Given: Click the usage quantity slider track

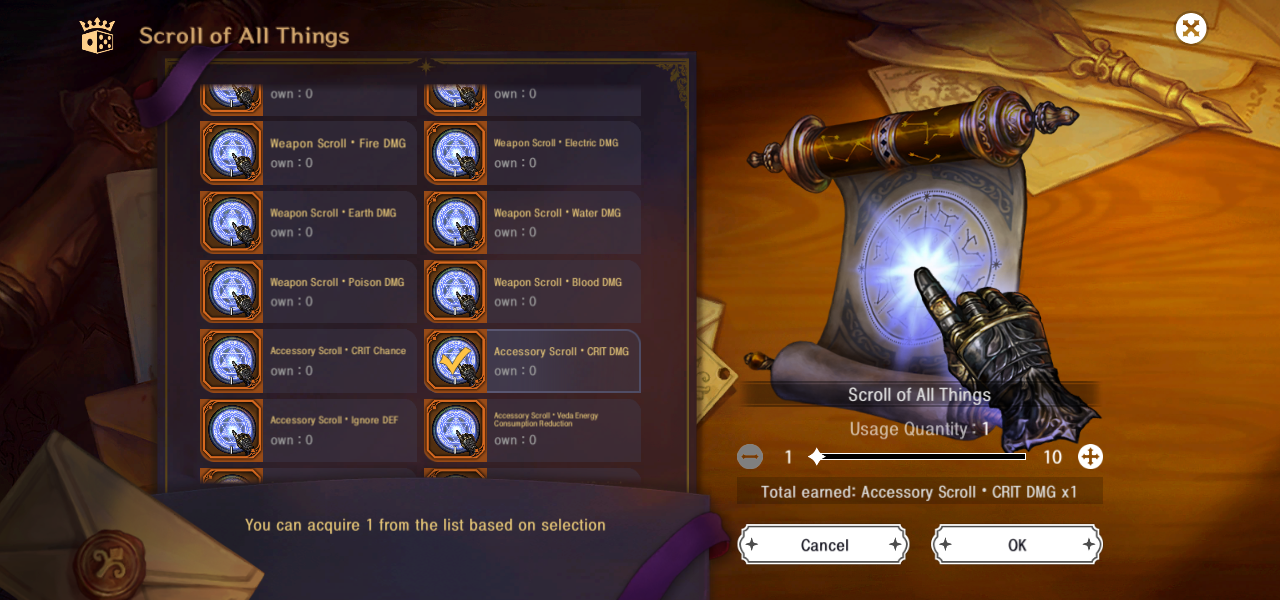Looking at the screenshot, I should point(920,457).
